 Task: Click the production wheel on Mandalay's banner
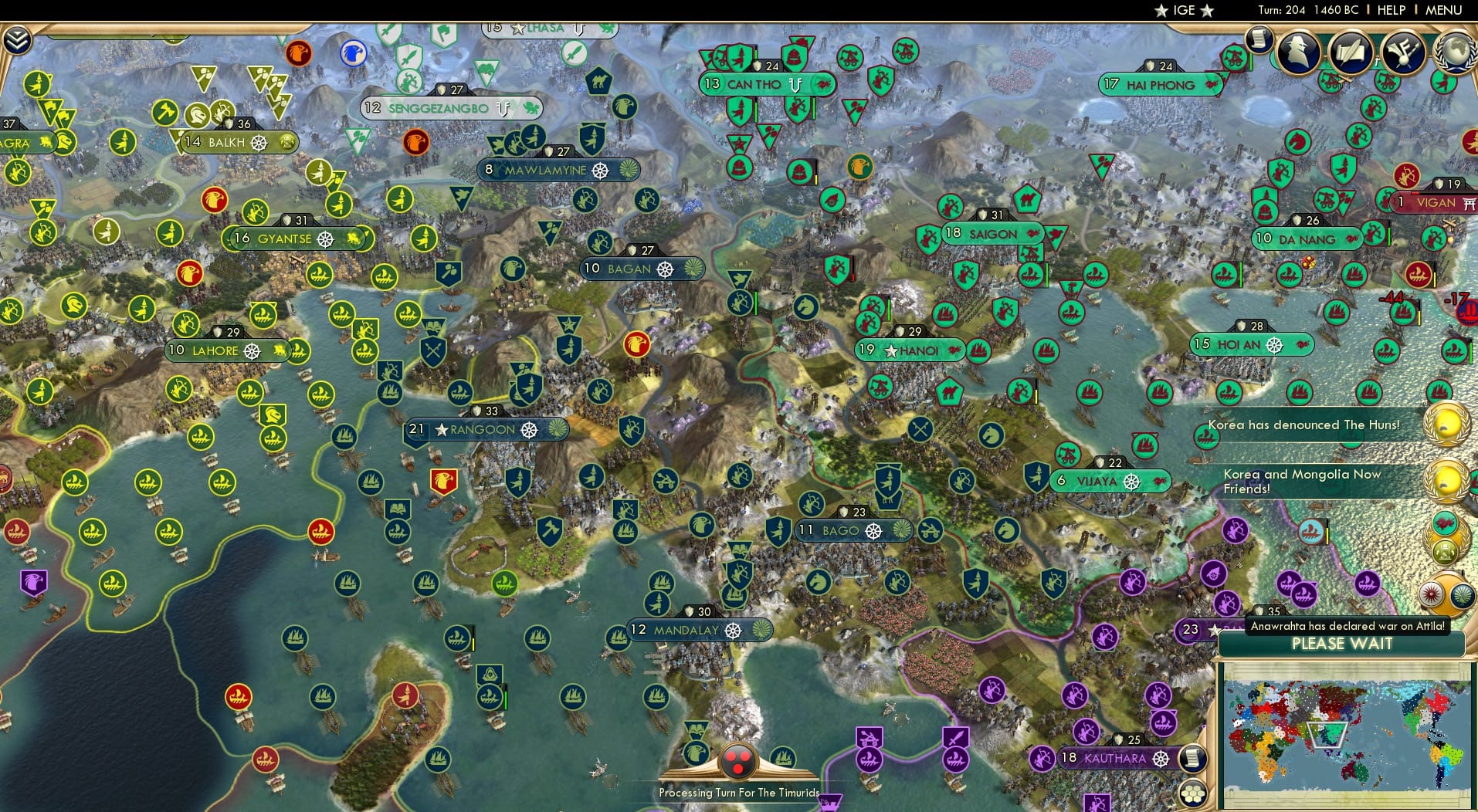click(x=734, y=630)
